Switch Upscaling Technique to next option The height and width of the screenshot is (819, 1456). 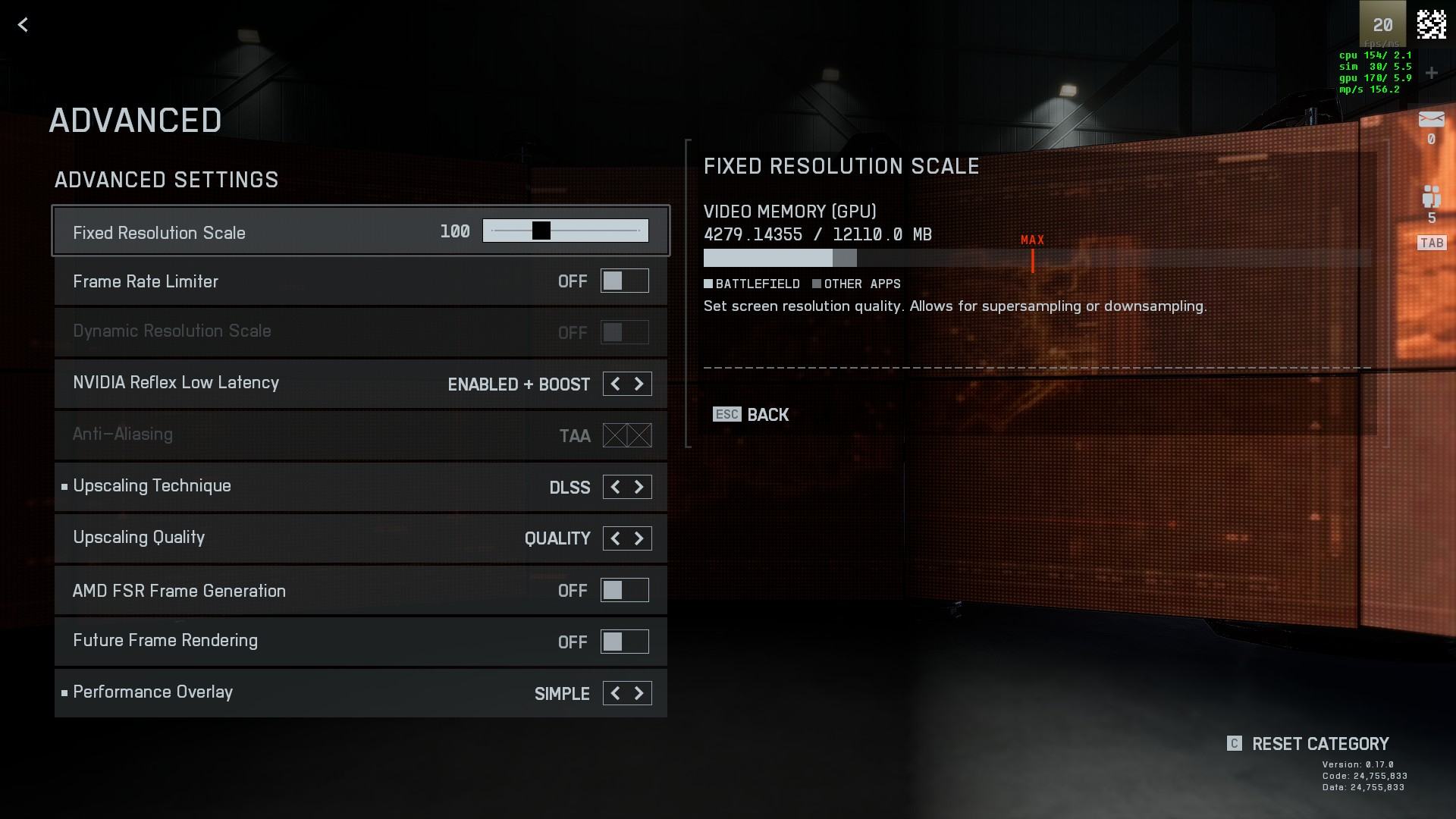tap(639, 487)
